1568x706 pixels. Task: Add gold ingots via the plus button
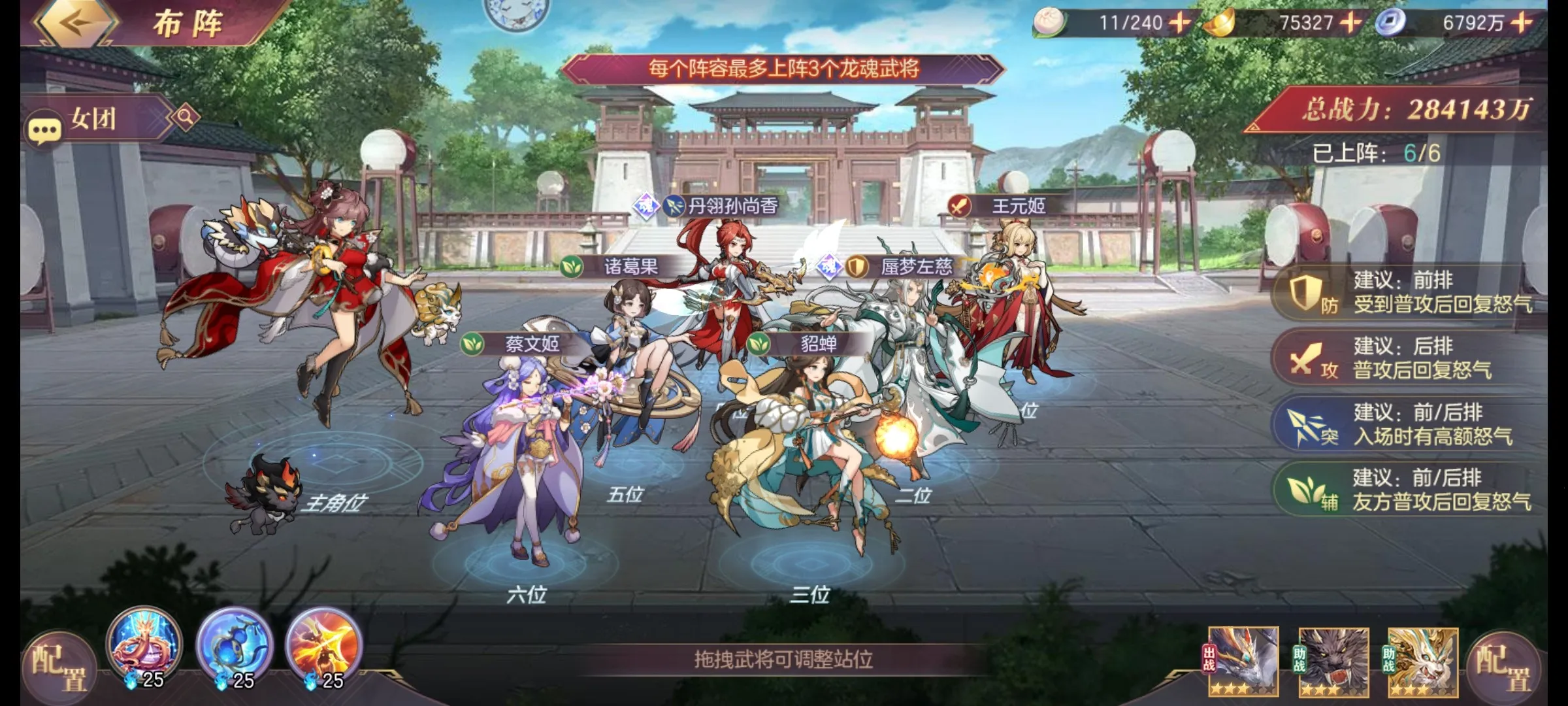click(1350, 23)
